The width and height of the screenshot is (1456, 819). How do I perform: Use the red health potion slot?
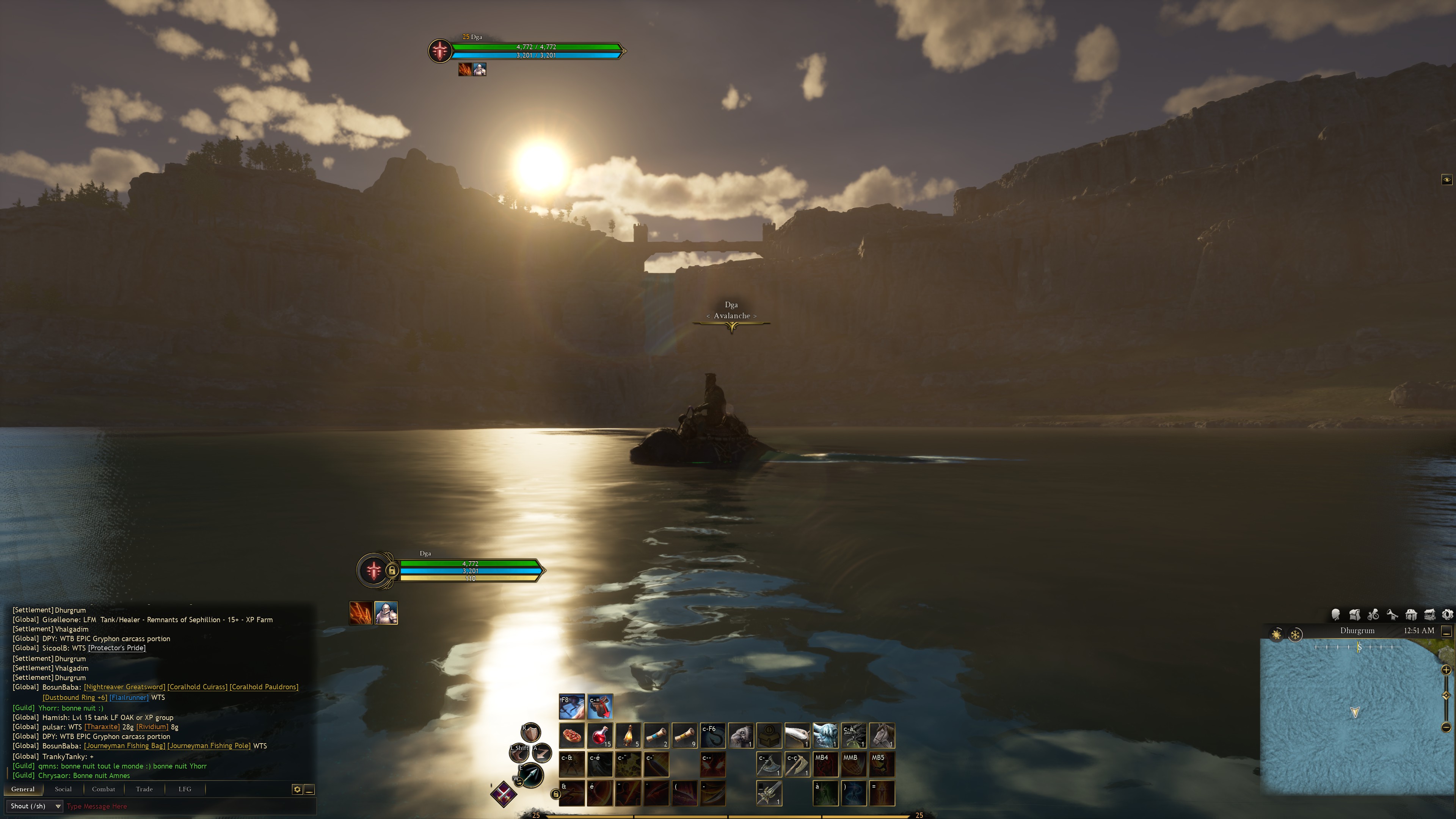click(x=600, y=735)
